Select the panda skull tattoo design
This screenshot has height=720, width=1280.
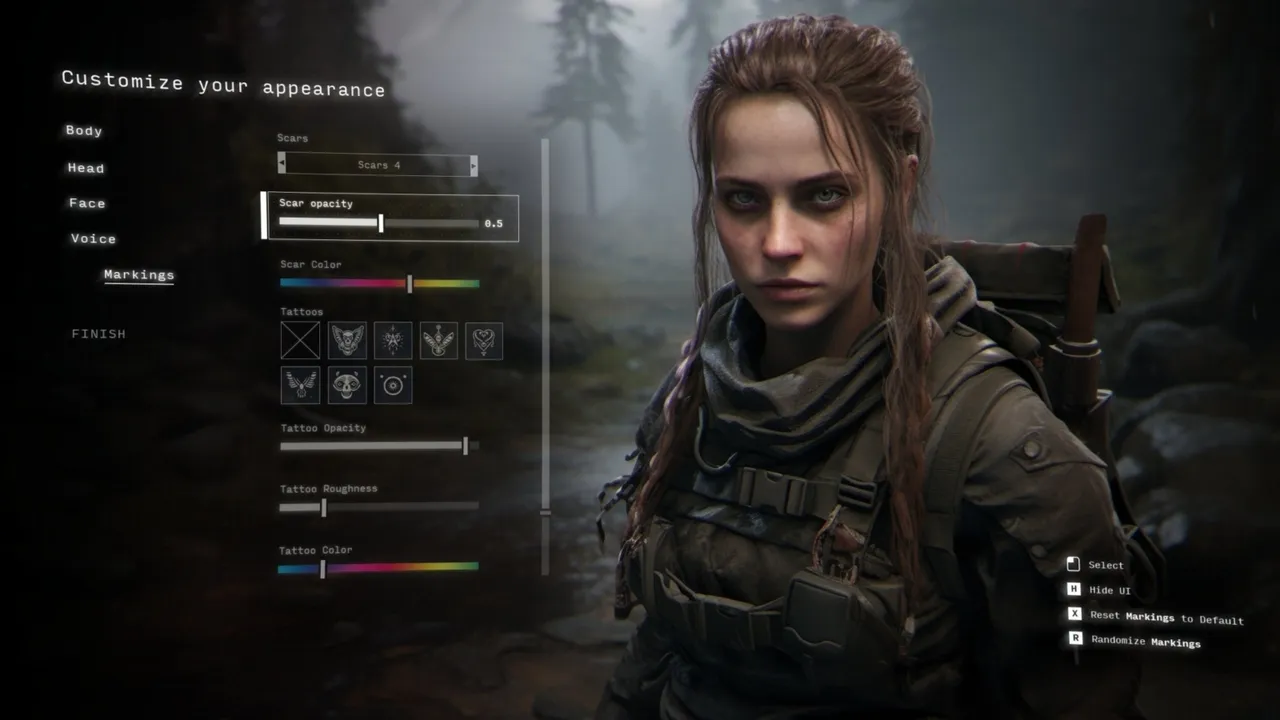click(347, 385)
